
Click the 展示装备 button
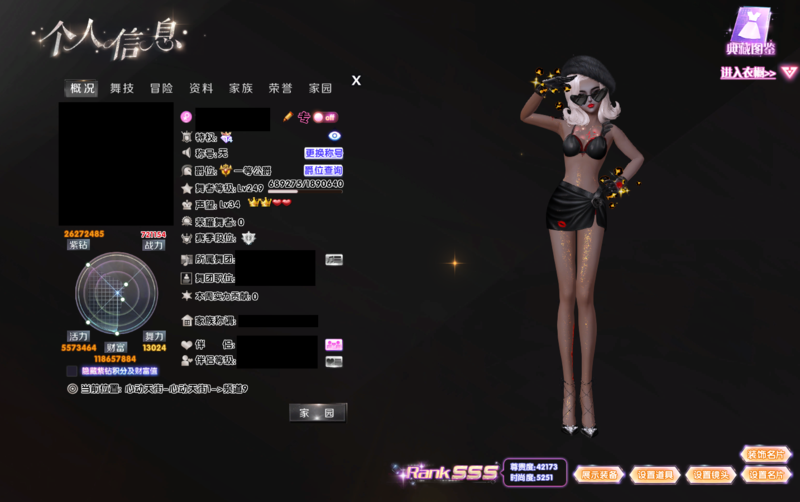coord(600,474)
